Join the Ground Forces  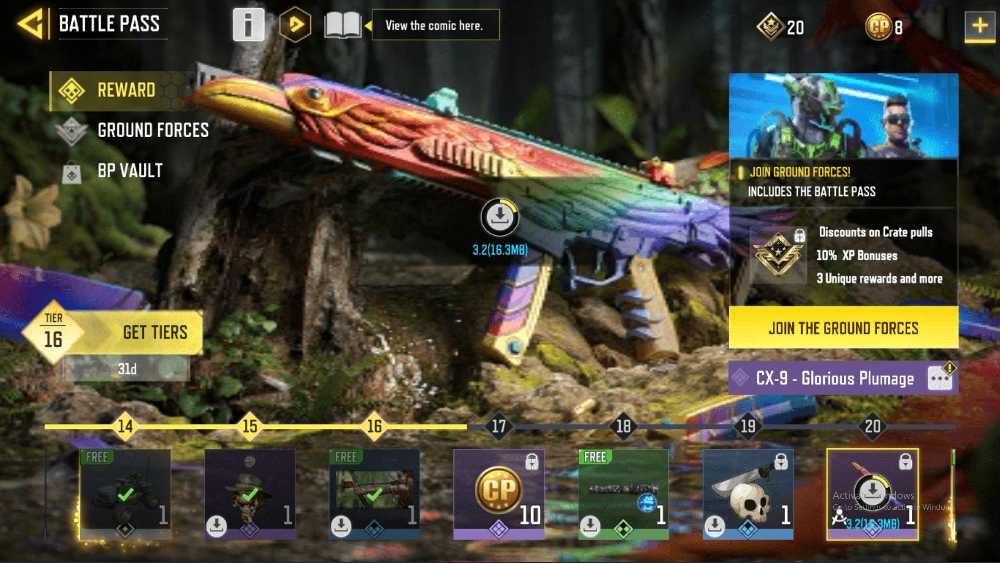point(843,328)
